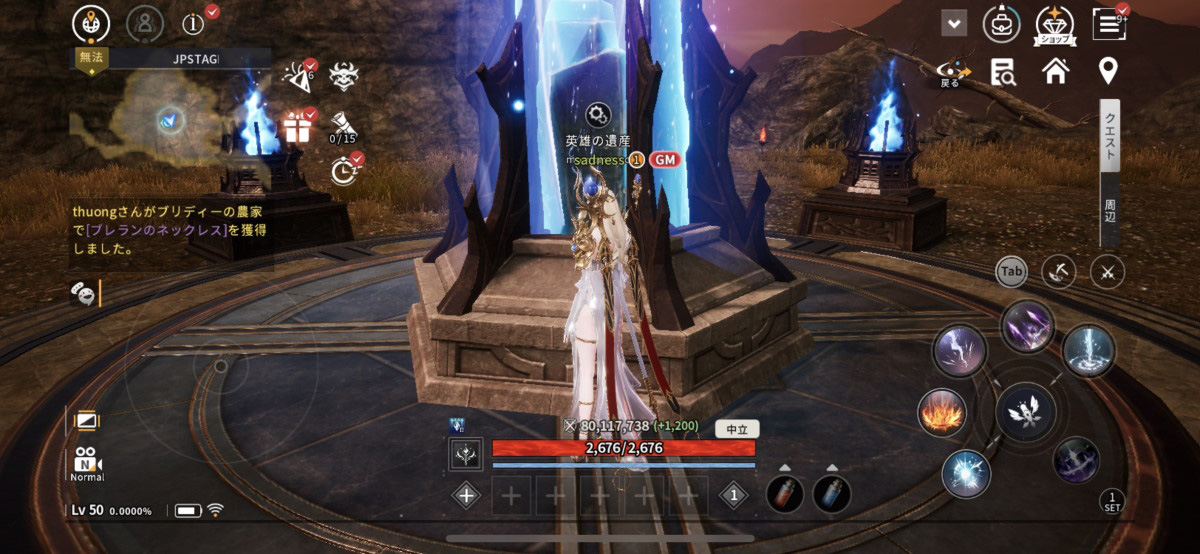Open the info notice icon

point(196,22)
